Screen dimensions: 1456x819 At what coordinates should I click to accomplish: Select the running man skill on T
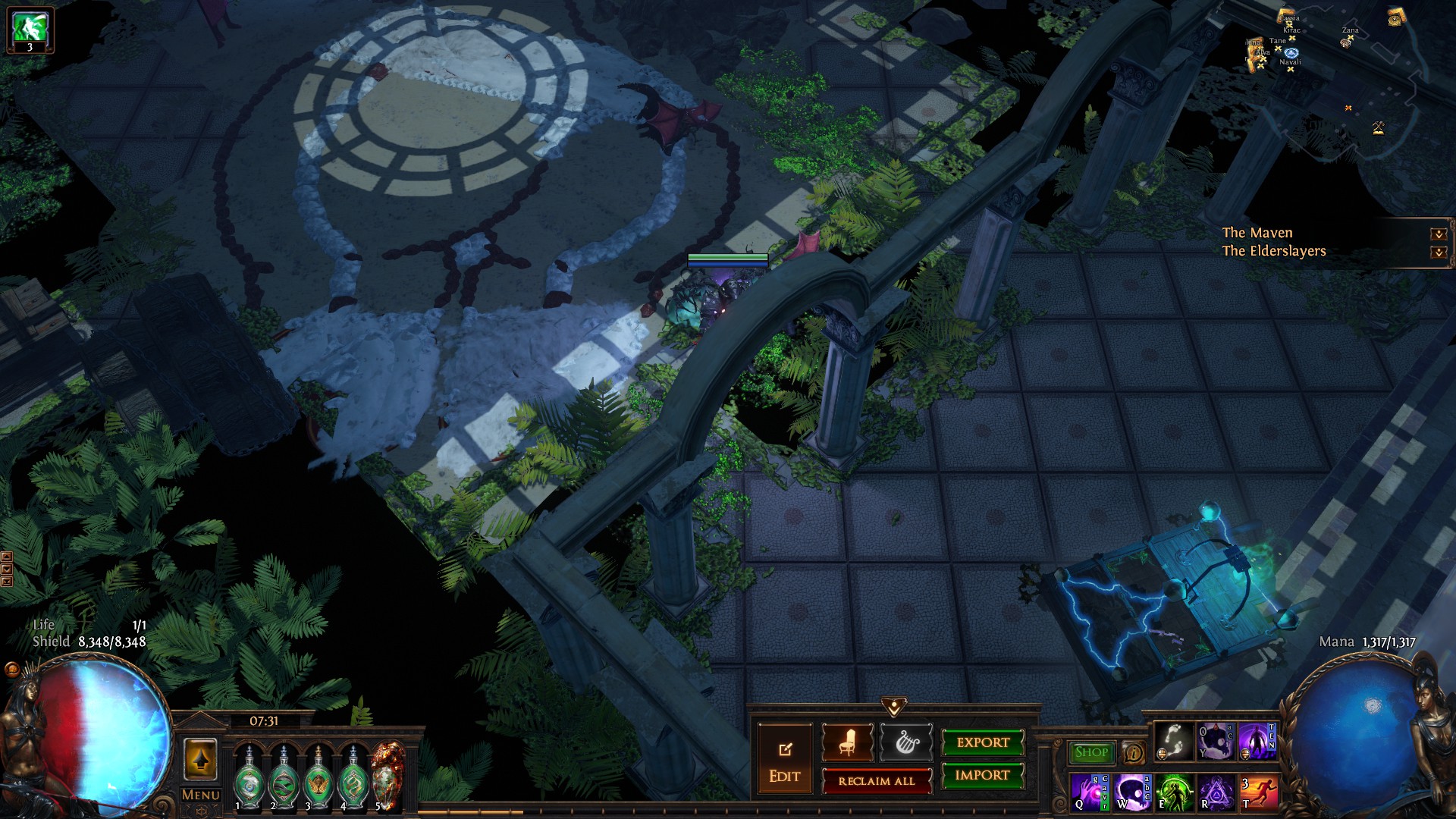point(1258,792)
